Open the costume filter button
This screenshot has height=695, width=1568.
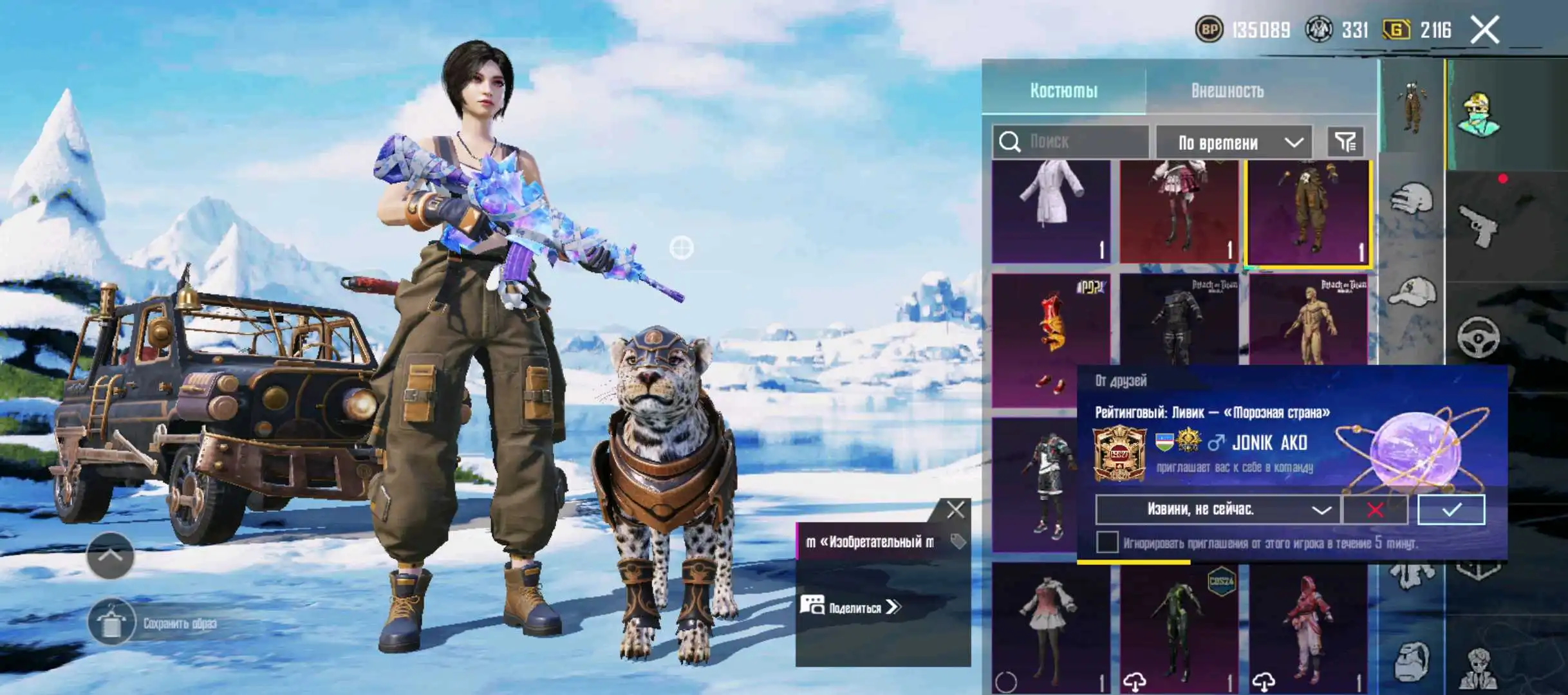click(x=1345, y=142)
